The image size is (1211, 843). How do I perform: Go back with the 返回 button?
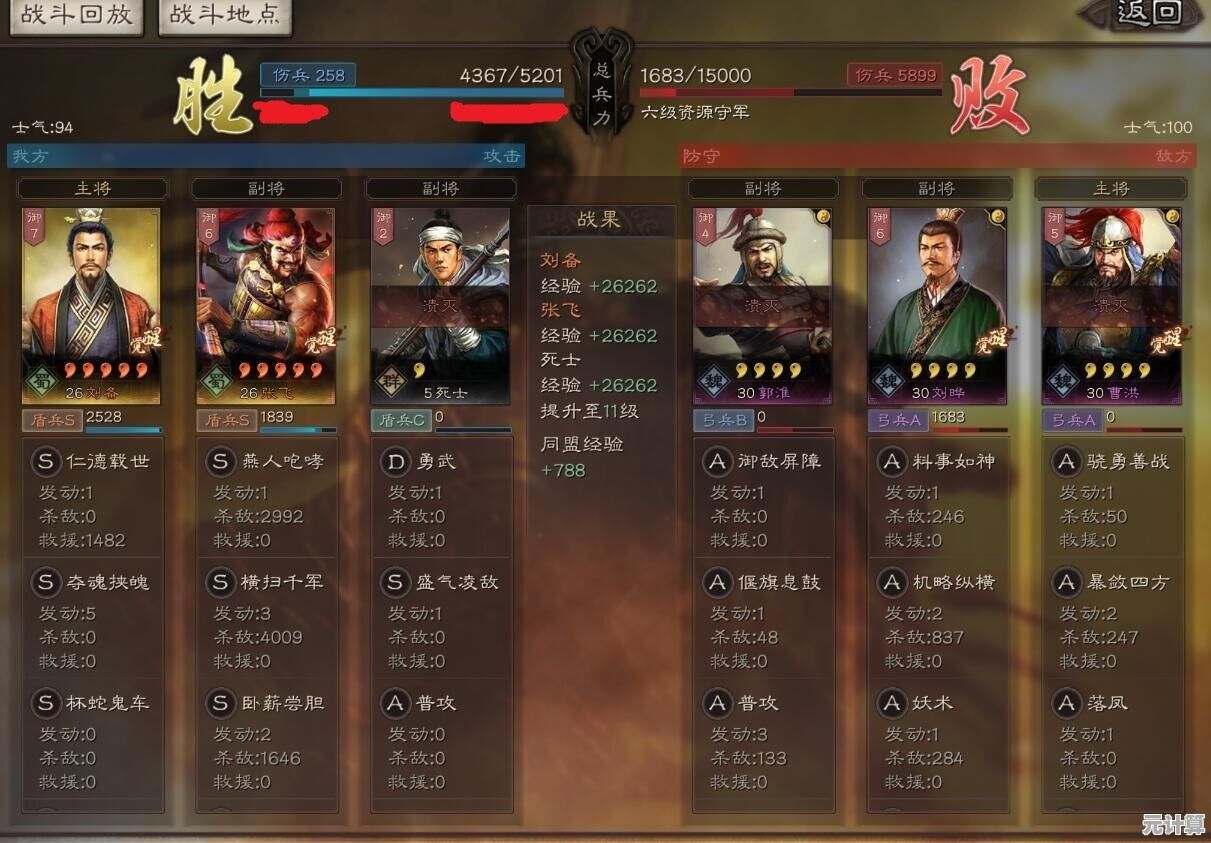(1147, 13)
